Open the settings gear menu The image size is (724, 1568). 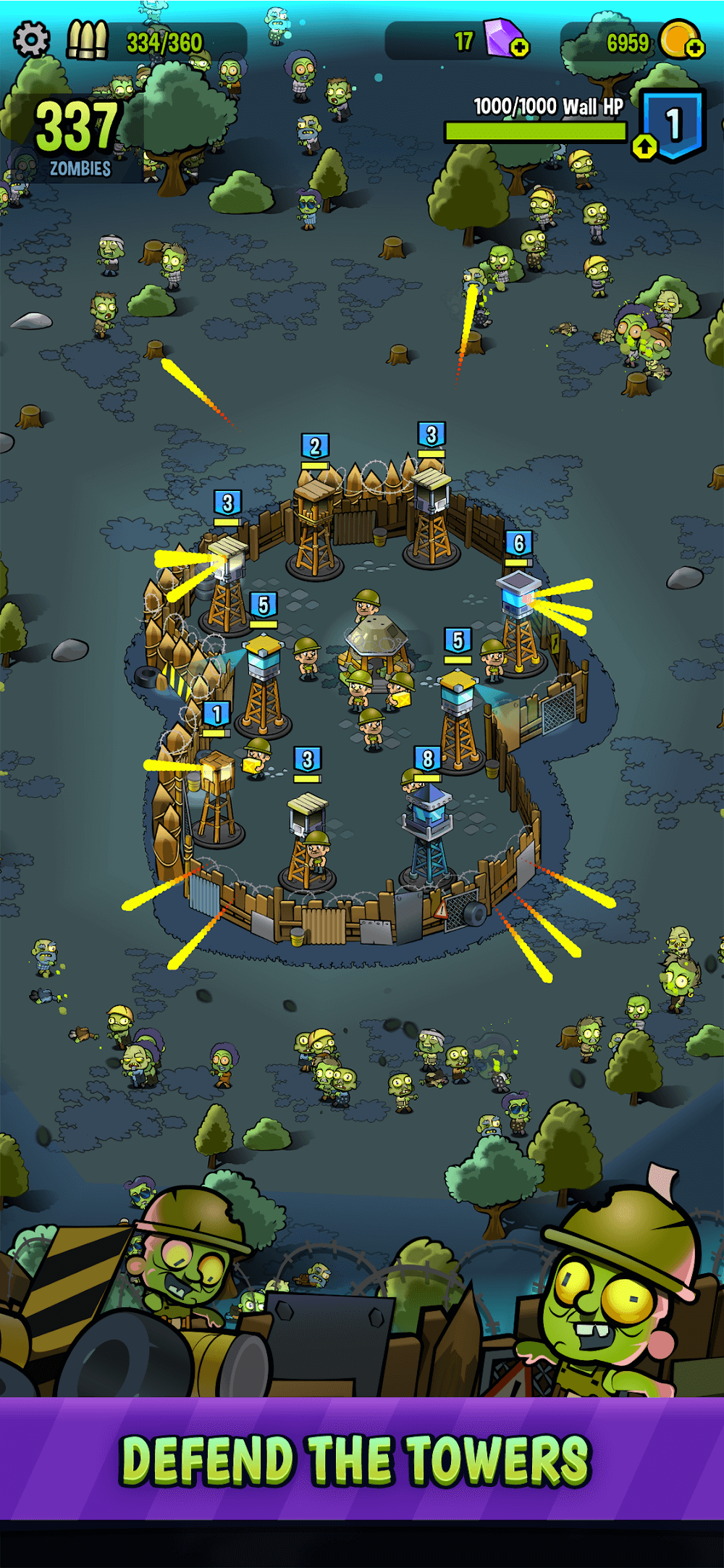pyautogui.click(x=31, y=39)
